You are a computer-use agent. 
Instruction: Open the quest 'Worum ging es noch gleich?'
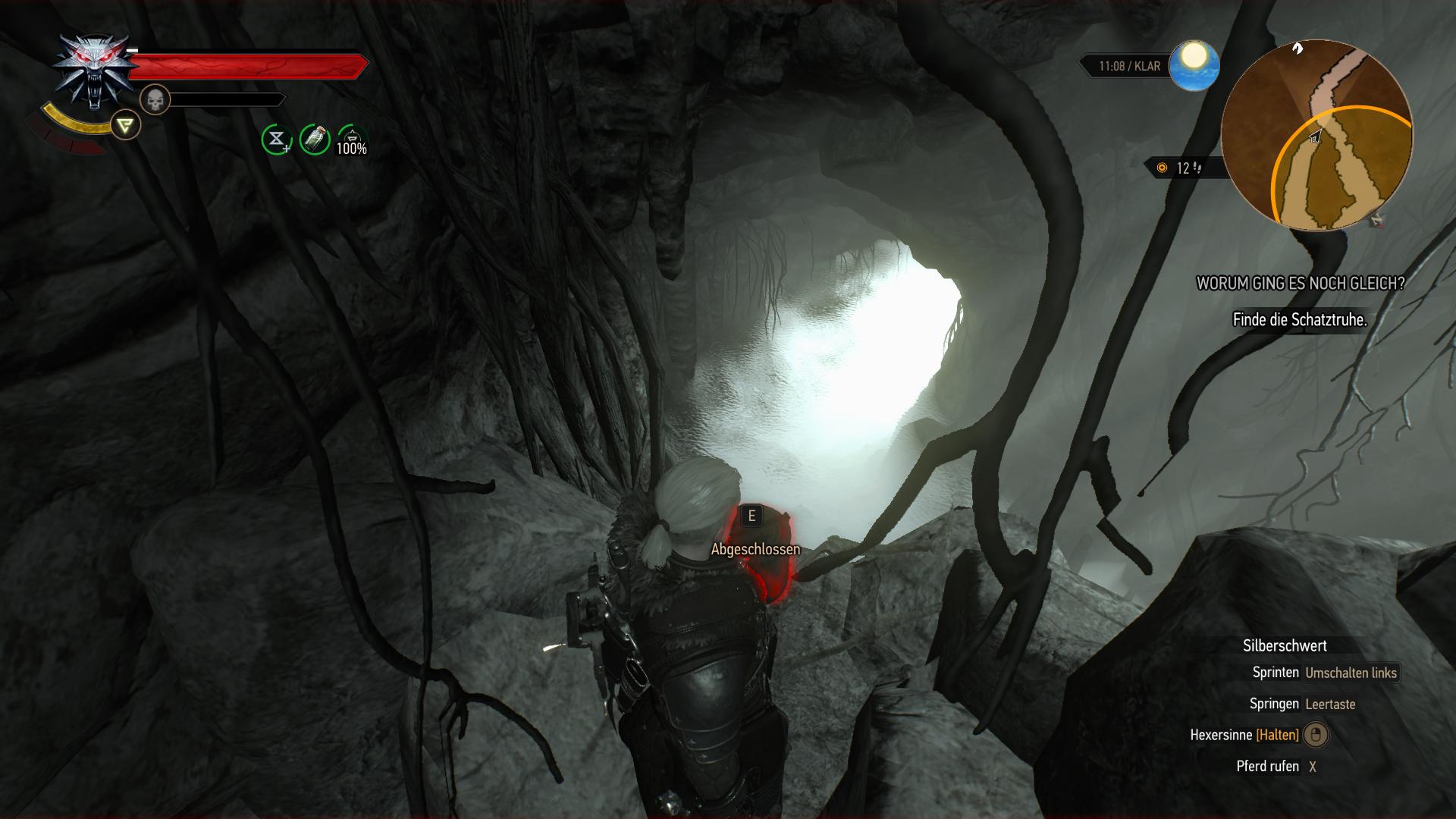(1300, 284)
